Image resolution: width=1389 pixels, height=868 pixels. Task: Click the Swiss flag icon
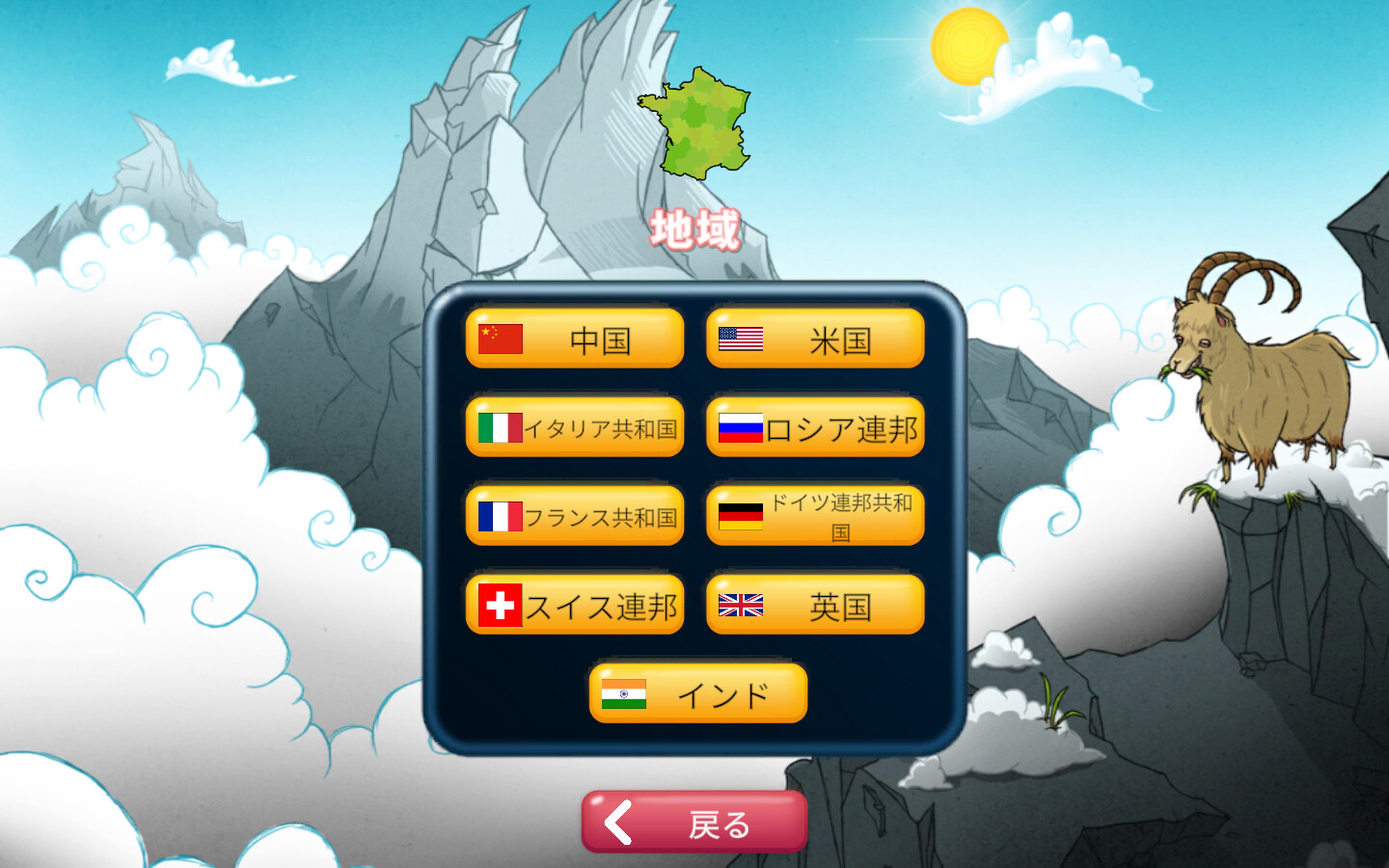tap(500, 605)
